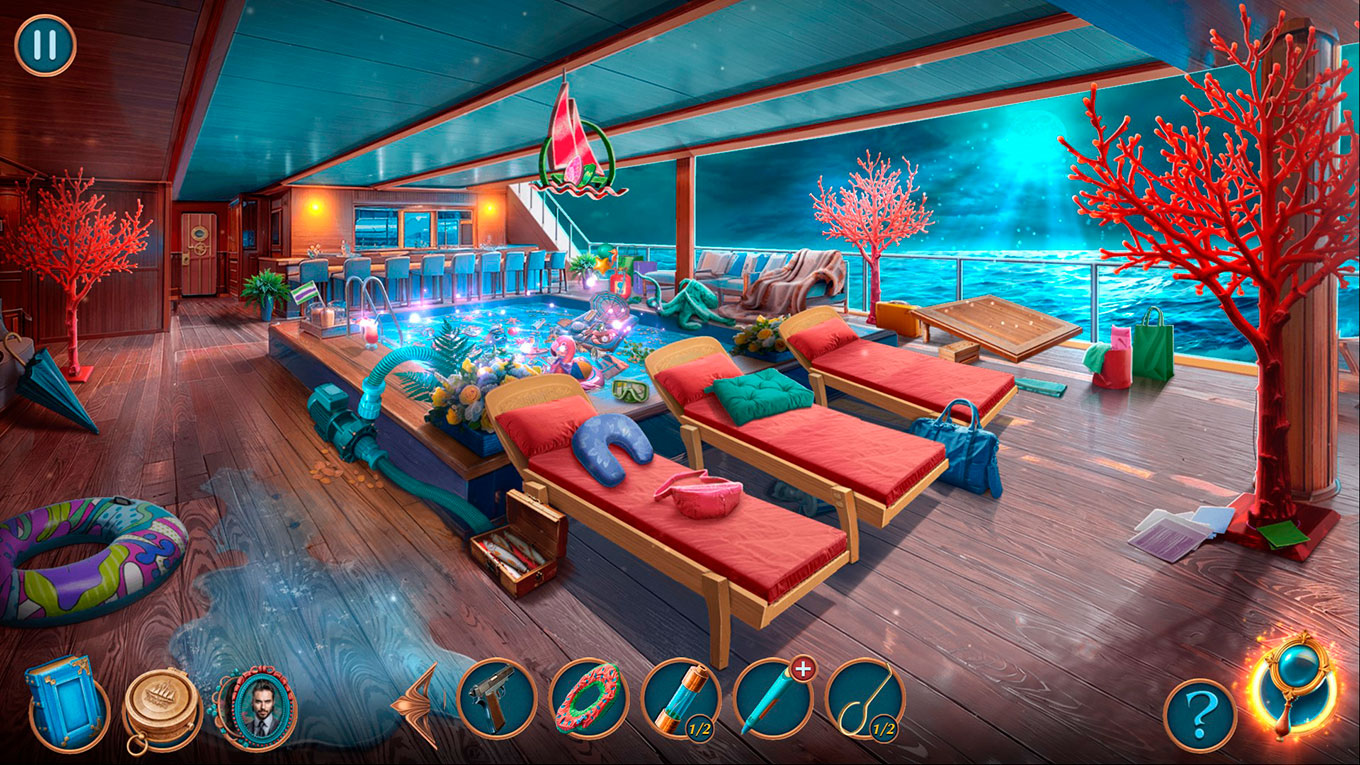
Task: Open the blue journal book
Action: pos(67,703)
